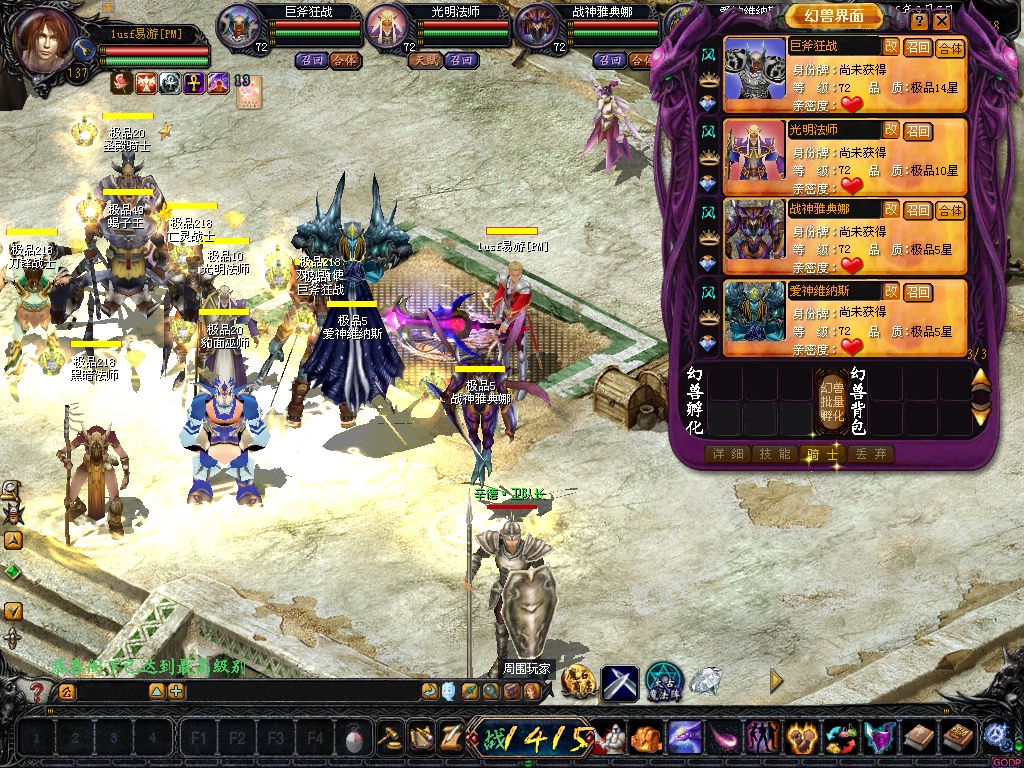Select the 爱神维纳斯 pet portrait in list
Image resolution: width=1024 pixels, height=768 pixels.
tap(755, 316)
